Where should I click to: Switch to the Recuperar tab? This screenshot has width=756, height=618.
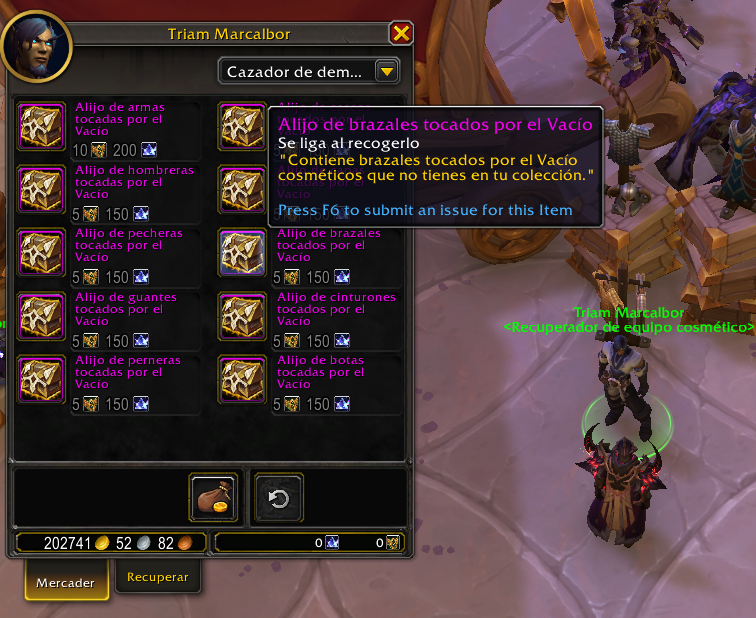(157, 578)
